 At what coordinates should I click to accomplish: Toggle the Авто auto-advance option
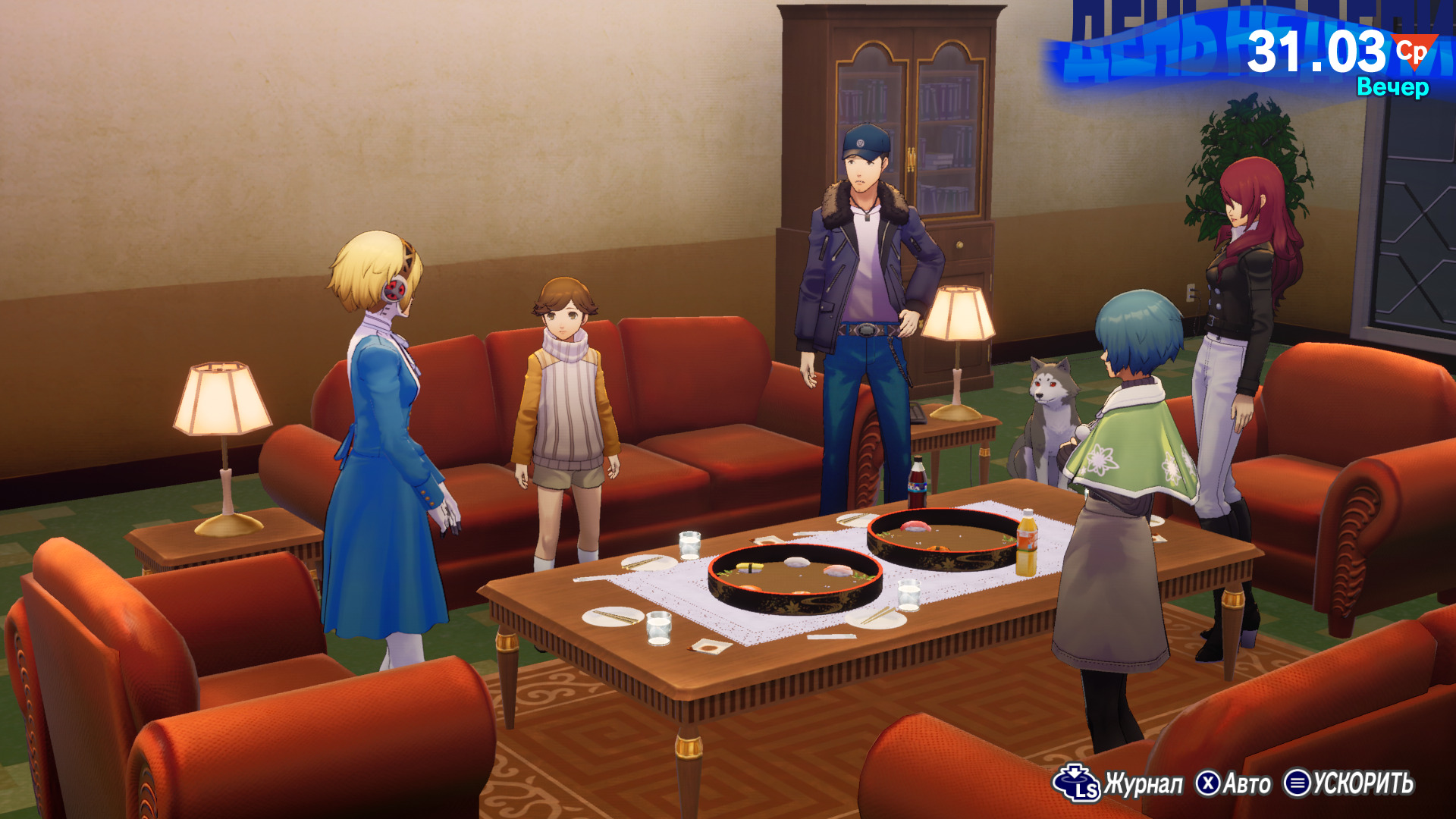[1234, 783]
